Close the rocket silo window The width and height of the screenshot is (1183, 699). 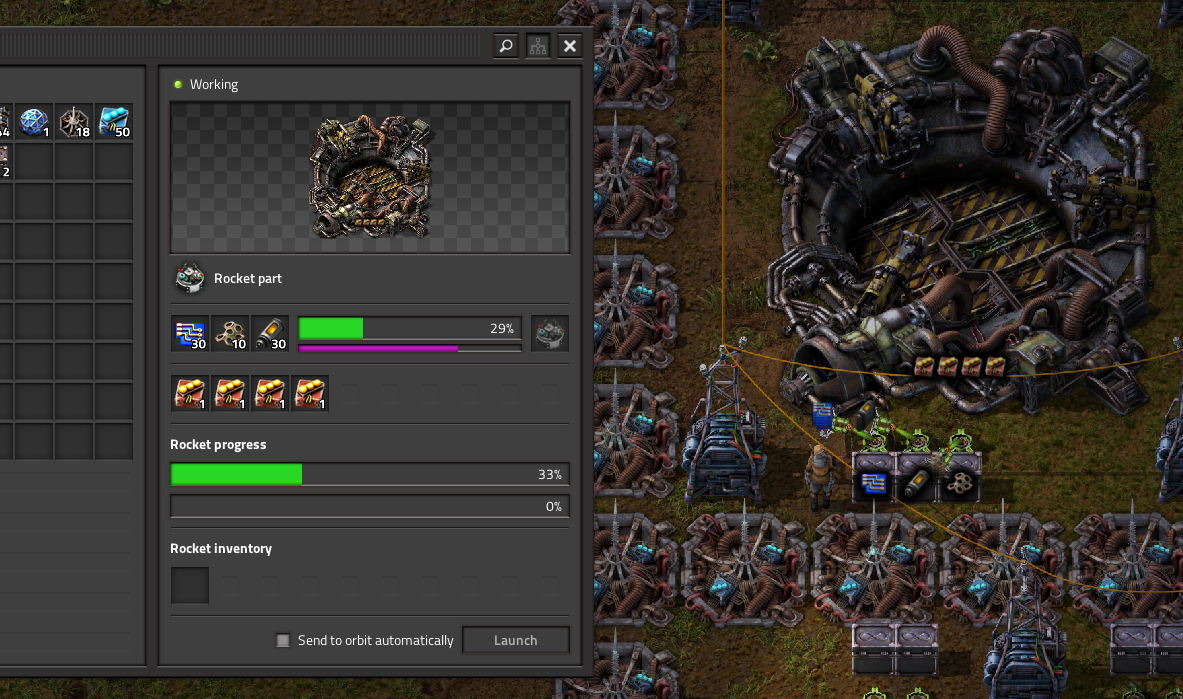[570, 46]
